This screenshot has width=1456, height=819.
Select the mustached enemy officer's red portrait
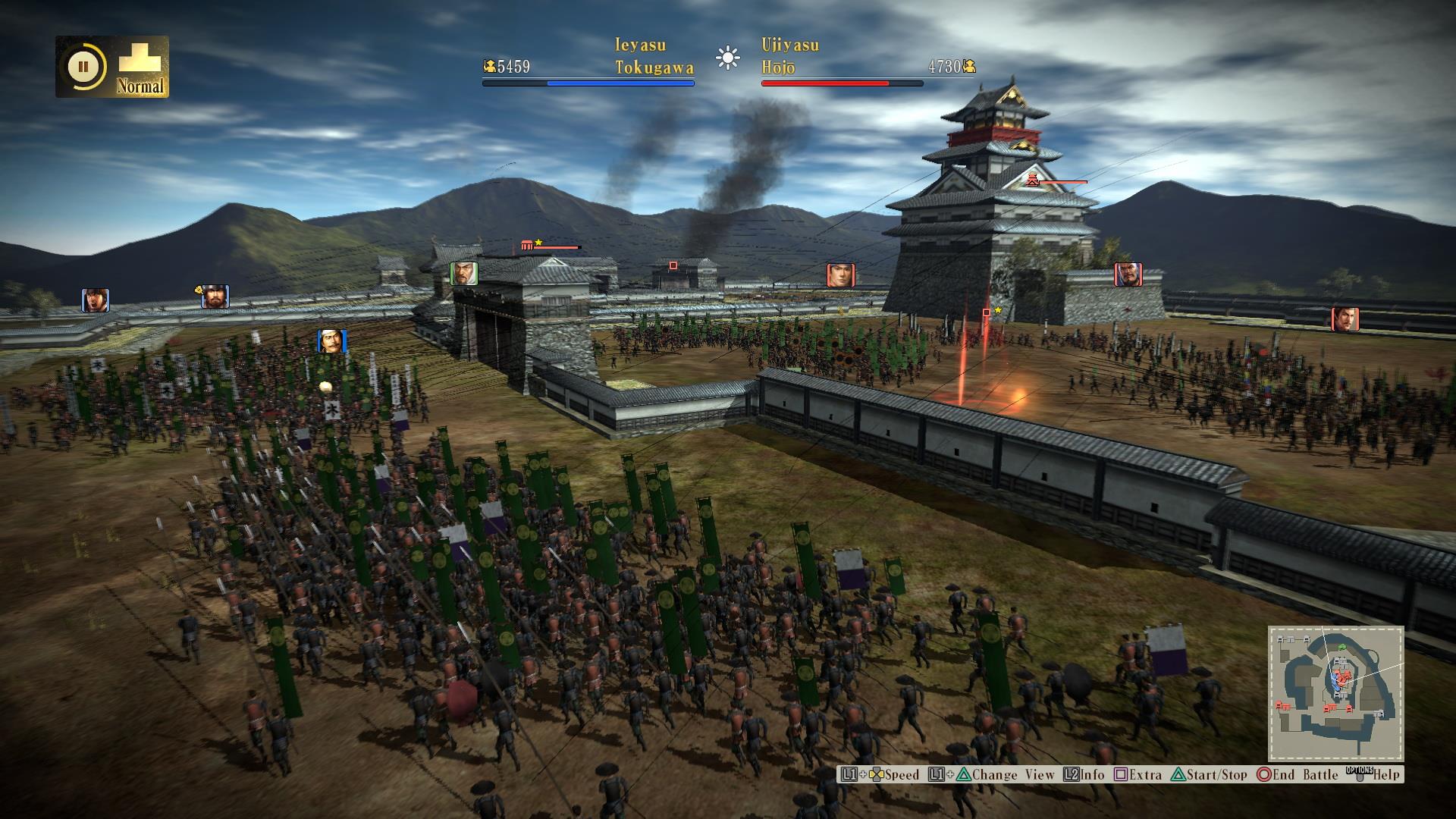pyautogui.click(x=1345, y=319)
